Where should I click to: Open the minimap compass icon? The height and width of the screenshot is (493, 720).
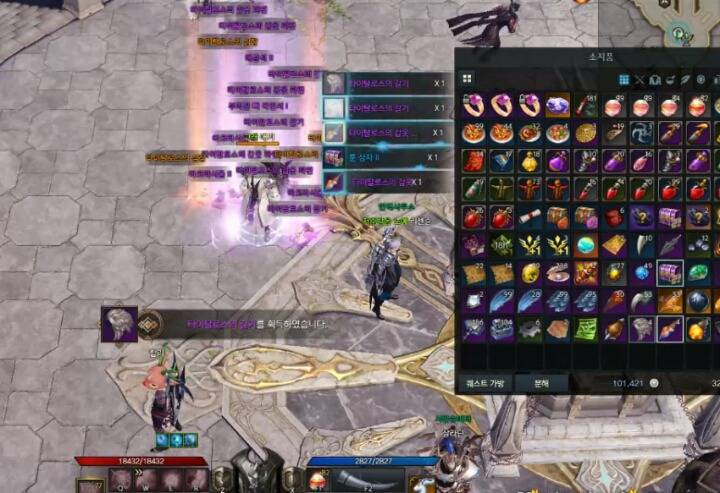[683, 34]
